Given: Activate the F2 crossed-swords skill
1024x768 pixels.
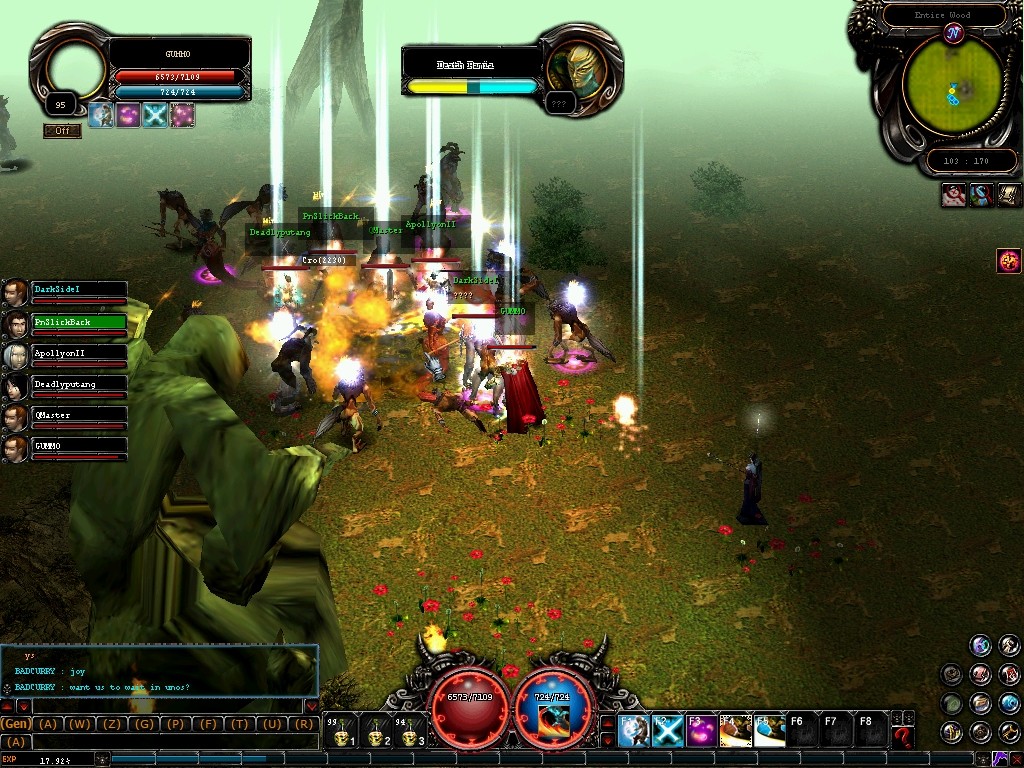Looking at the screenshot, I should (x=668, y=731).
